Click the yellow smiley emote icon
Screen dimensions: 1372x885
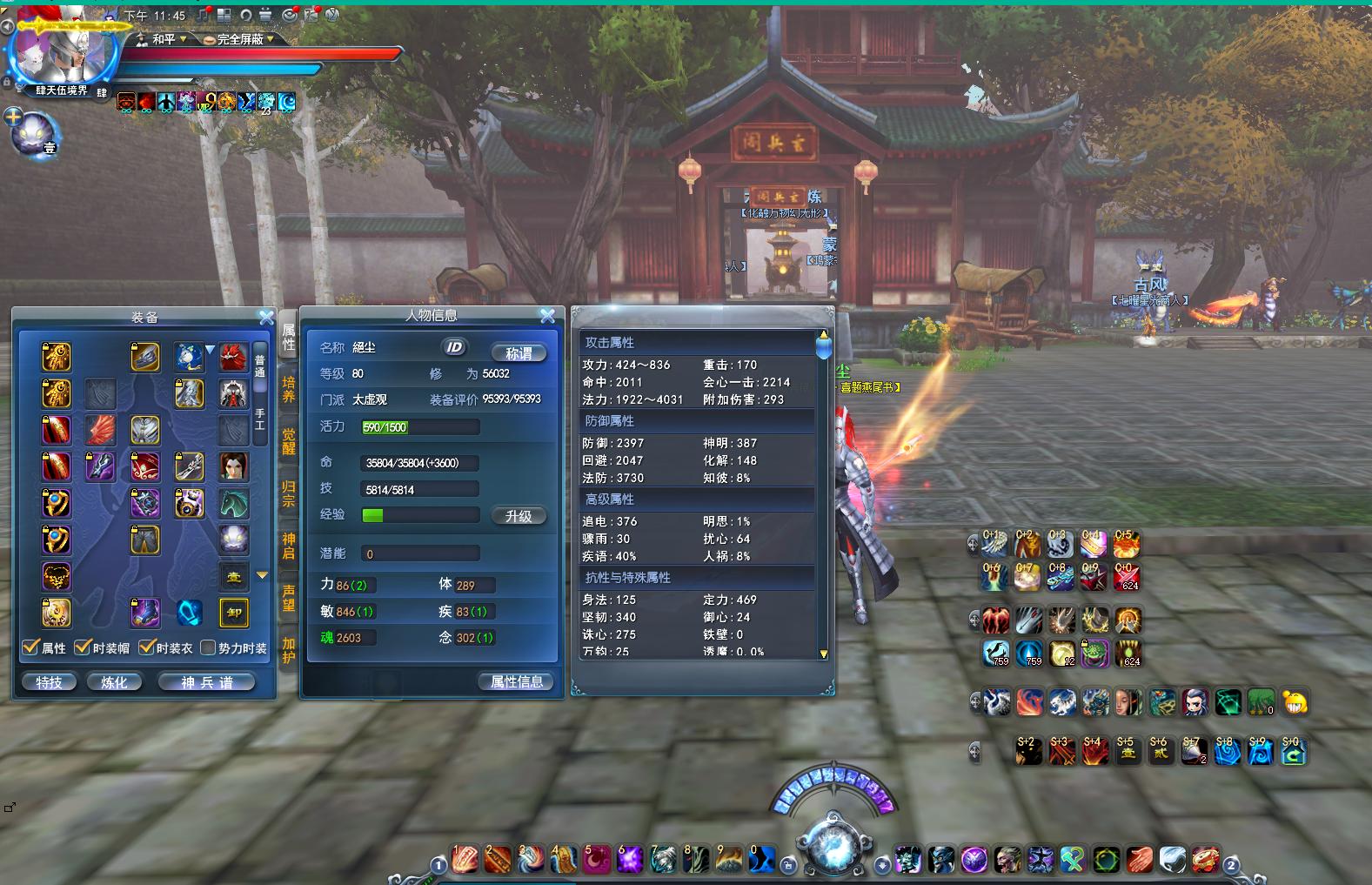(1295, 702)
